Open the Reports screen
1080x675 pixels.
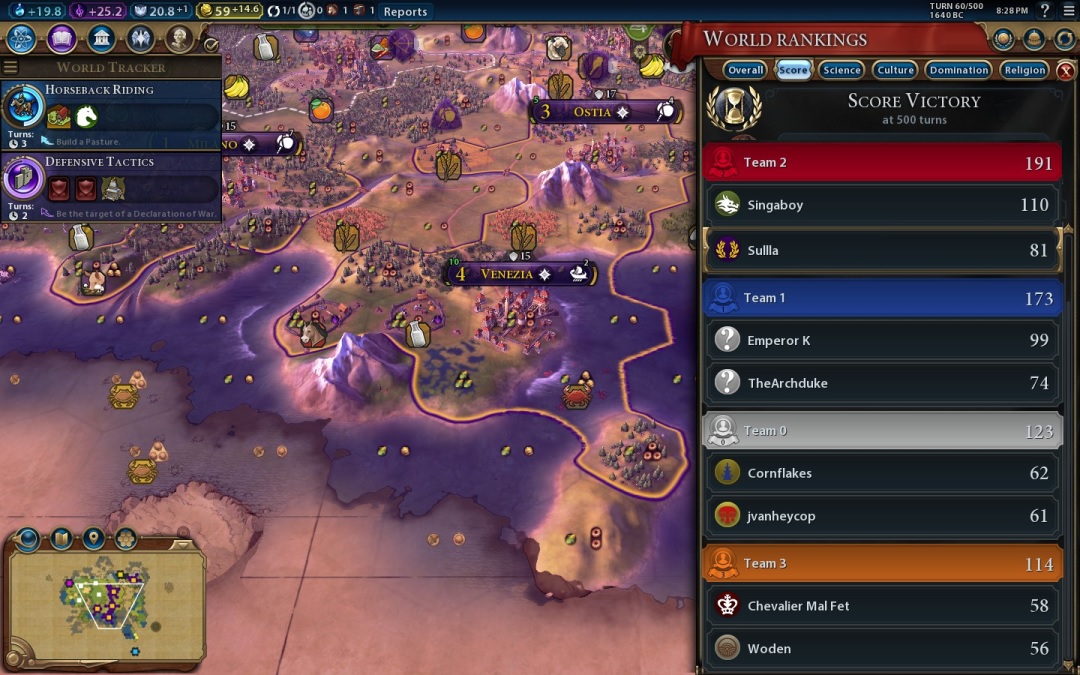[405, 12]
